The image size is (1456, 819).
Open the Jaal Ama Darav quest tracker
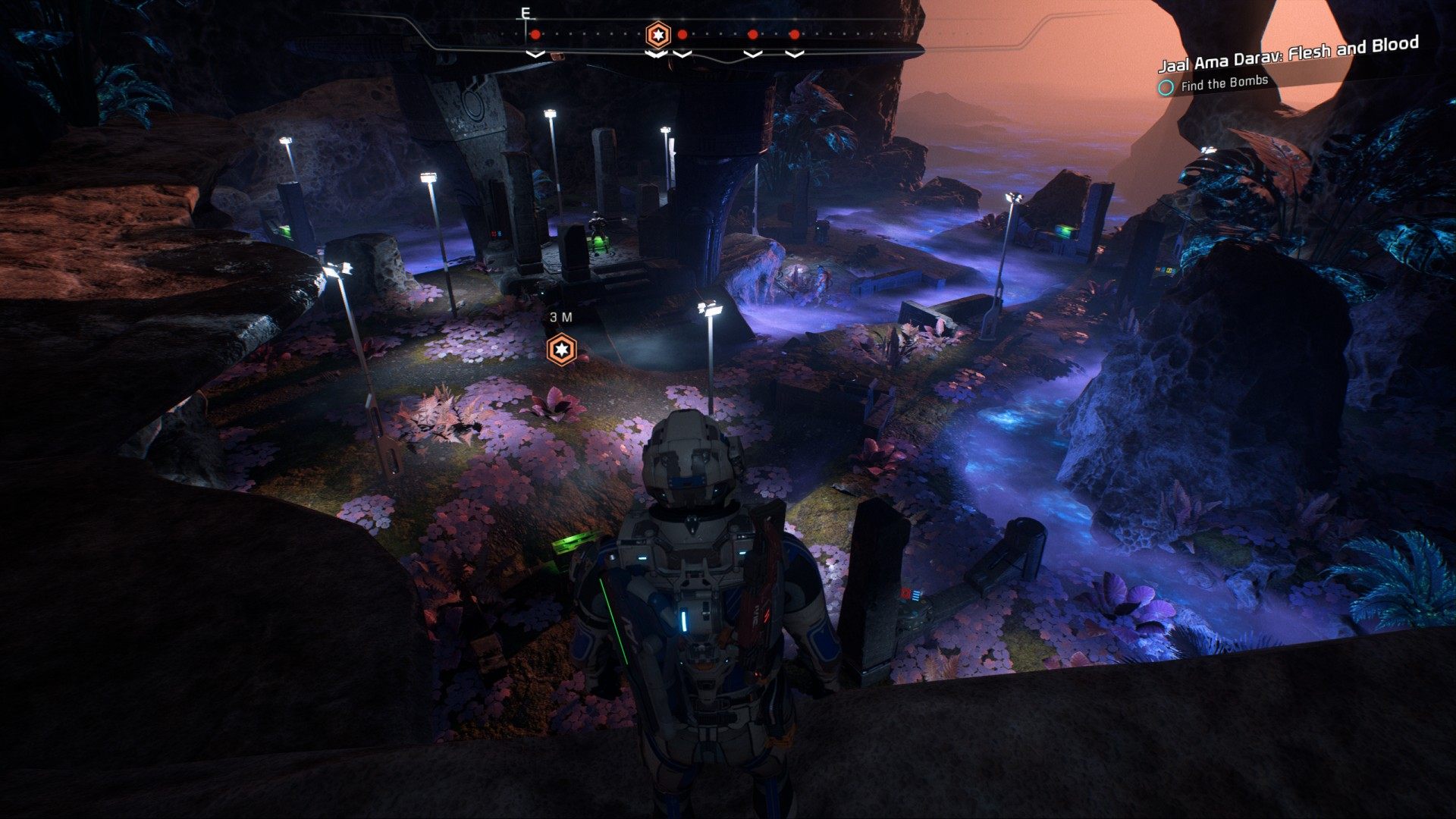point(1288,54)
